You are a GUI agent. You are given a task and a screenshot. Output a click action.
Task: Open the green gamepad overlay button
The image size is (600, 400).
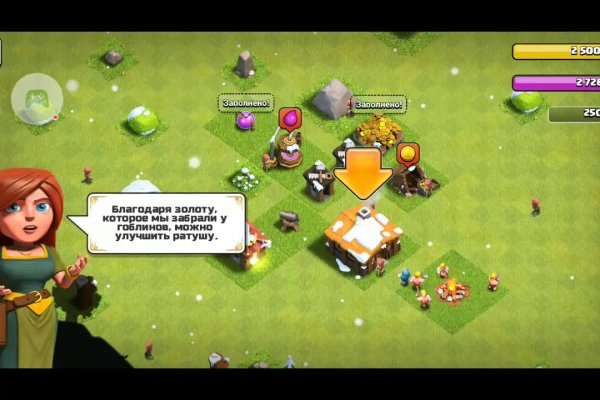[37, 99]
